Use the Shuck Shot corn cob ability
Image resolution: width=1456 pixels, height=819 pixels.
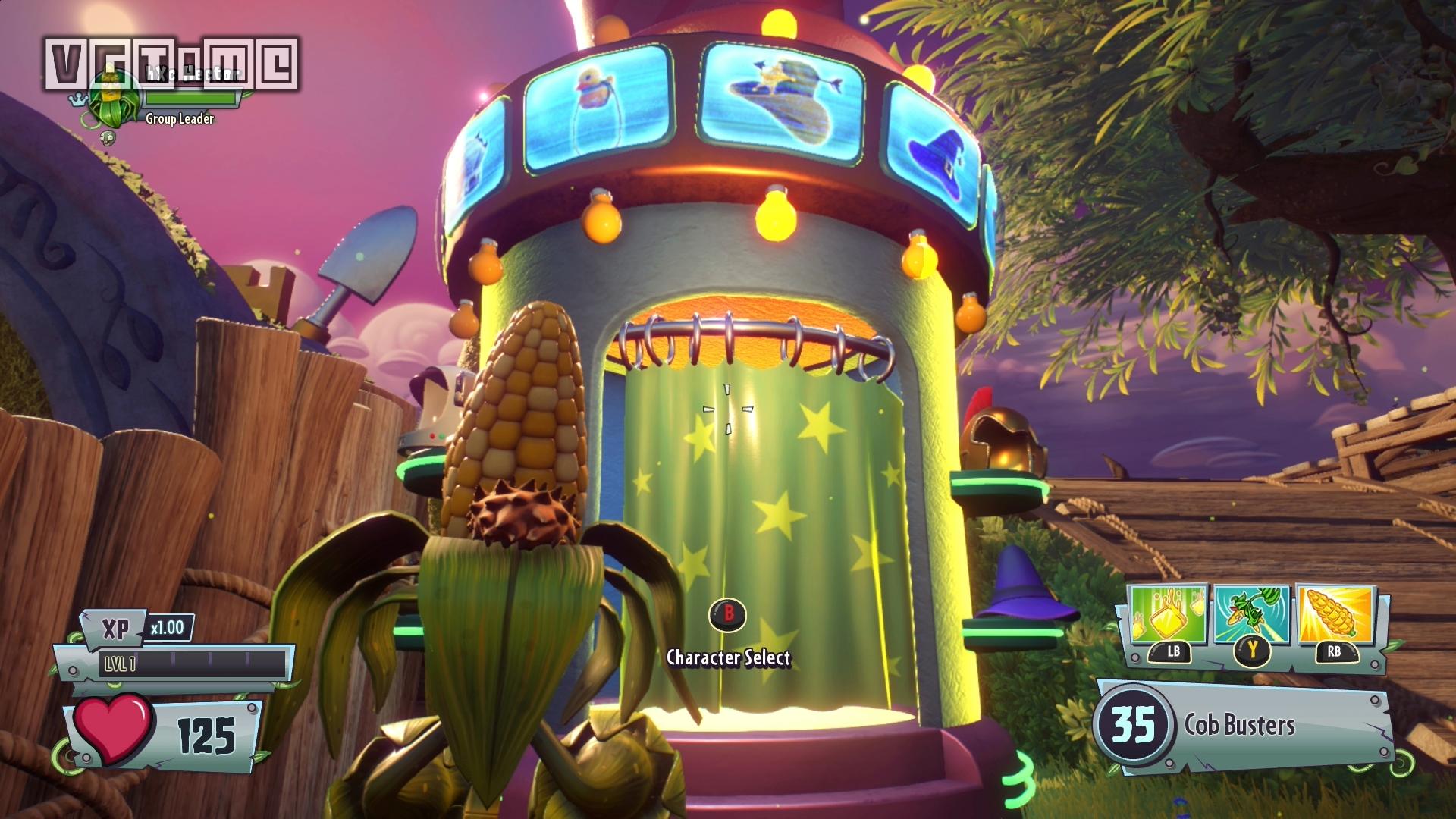point(1334,615)
